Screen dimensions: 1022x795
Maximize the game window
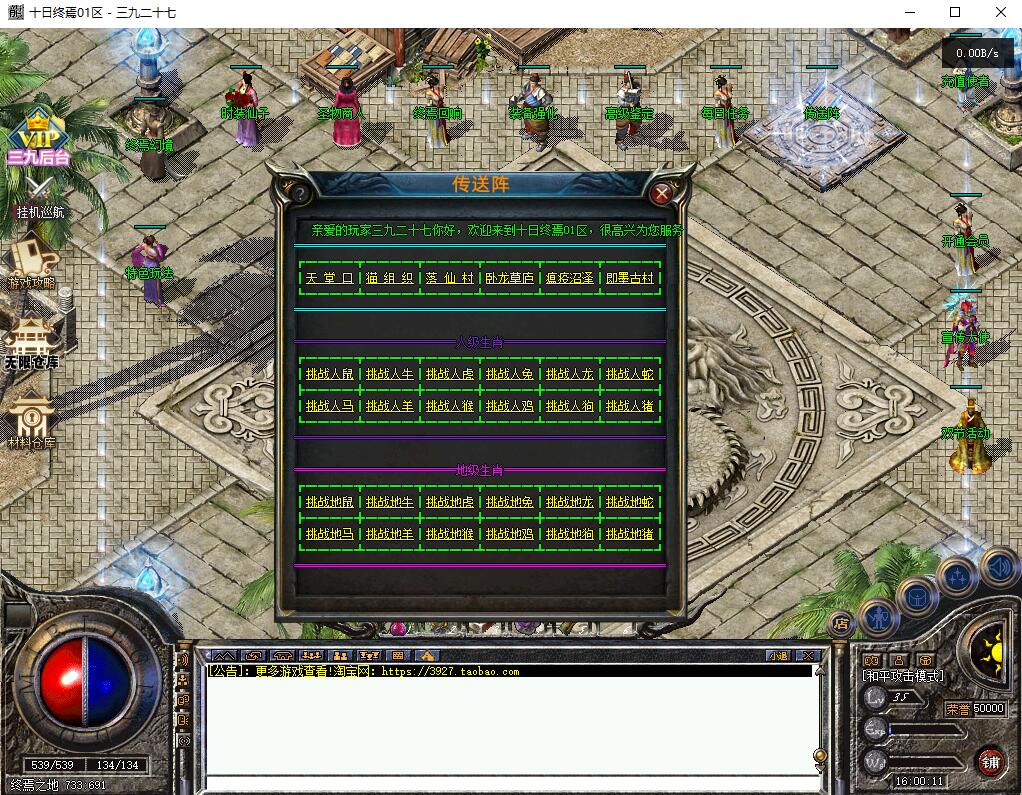[x=954, y=12]
